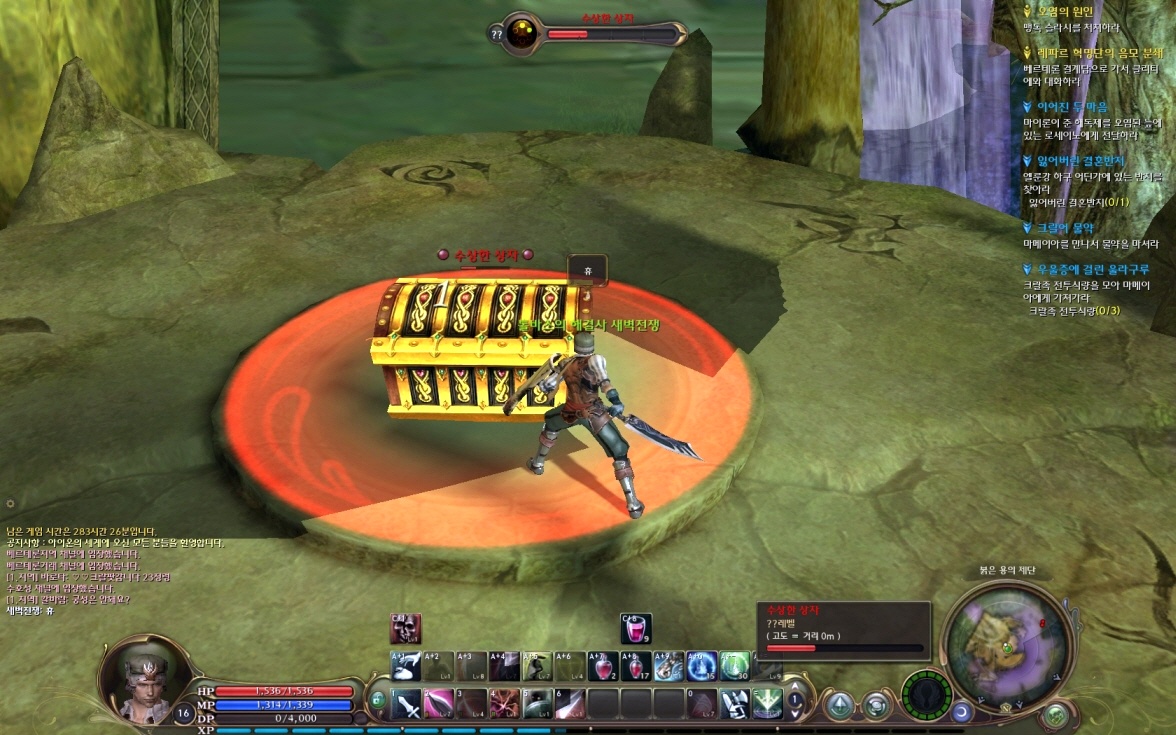This screenshot has width=1176, height=735.
Task: Click the hotbar page up arrow
Action: pos(795,687)
